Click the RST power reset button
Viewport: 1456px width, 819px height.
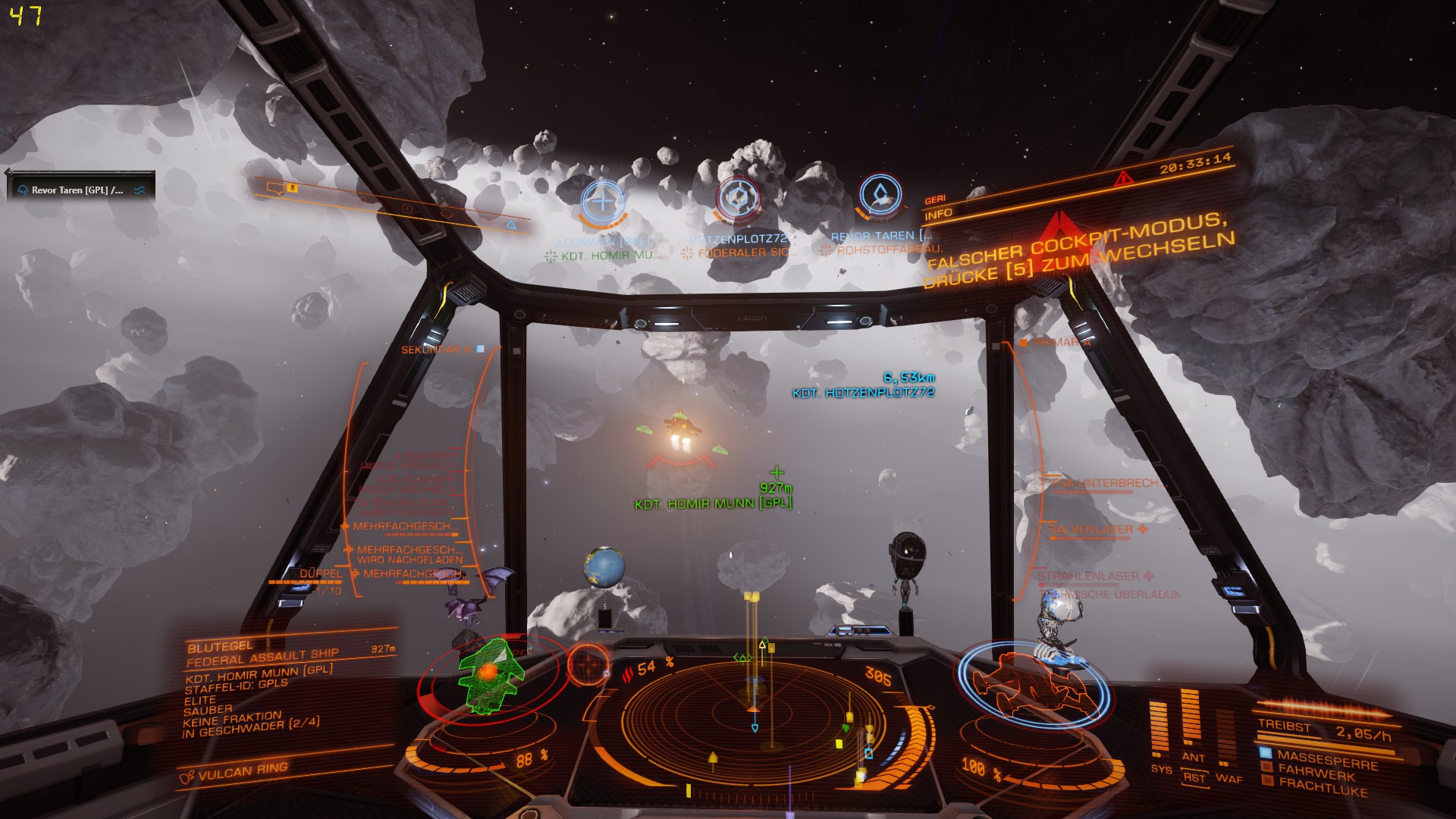(x=1194, y=777)
